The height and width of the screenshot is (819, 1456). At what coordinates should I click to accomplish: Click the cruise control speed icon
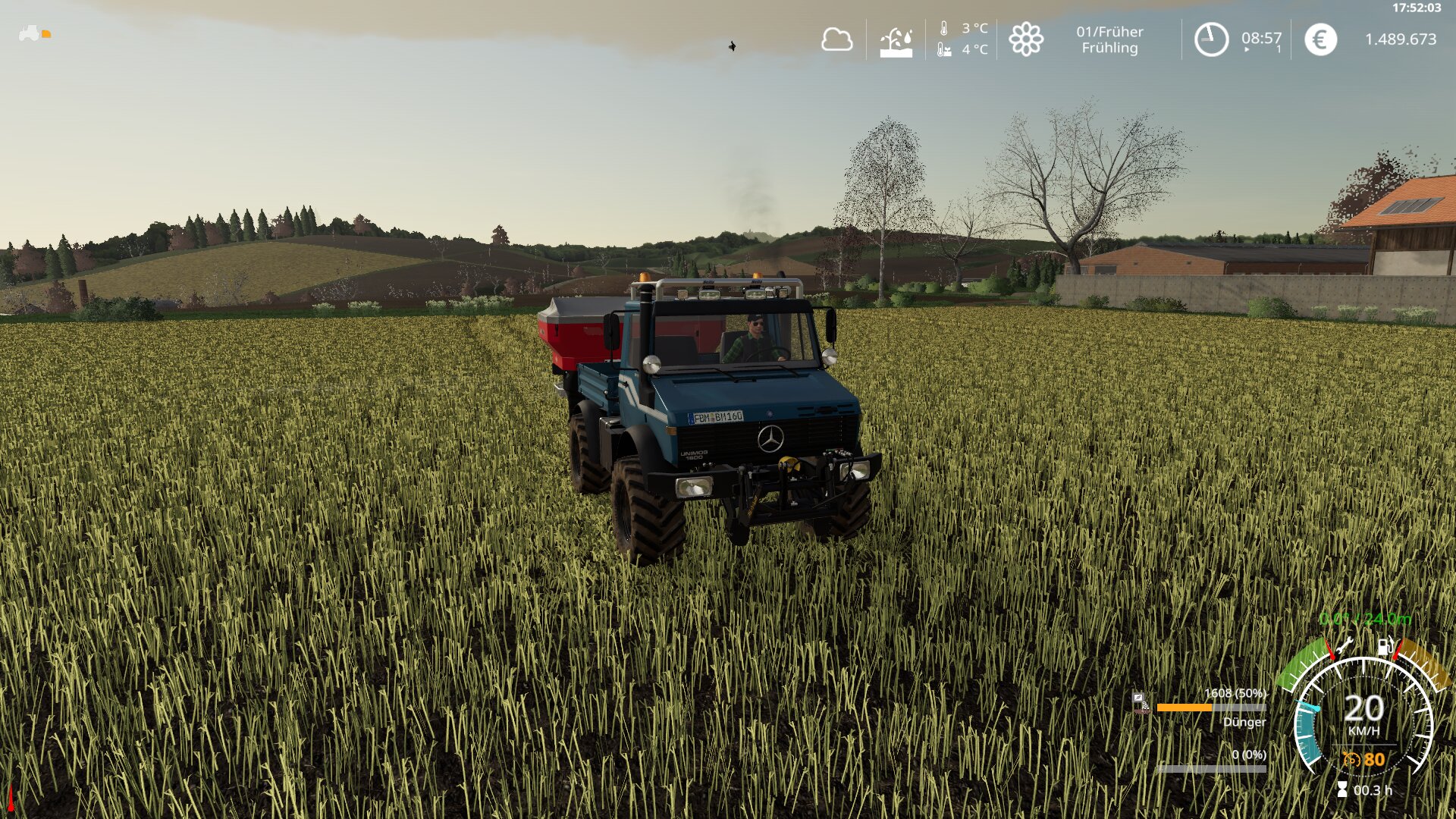pyautogui.click(x=1351, y=759)
